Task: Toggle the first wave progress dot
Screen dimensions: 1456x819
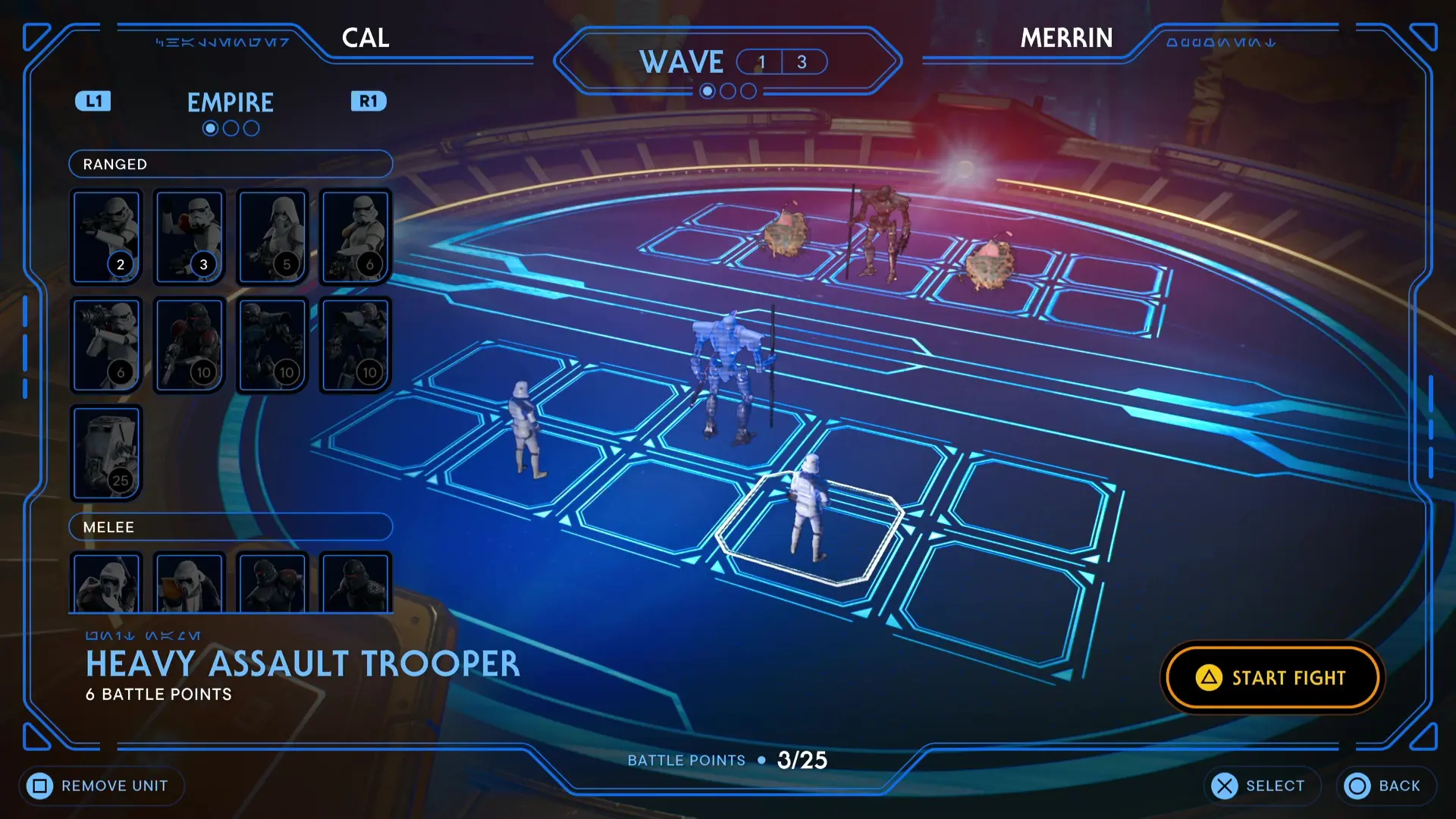Action: [x=708, y=91]
